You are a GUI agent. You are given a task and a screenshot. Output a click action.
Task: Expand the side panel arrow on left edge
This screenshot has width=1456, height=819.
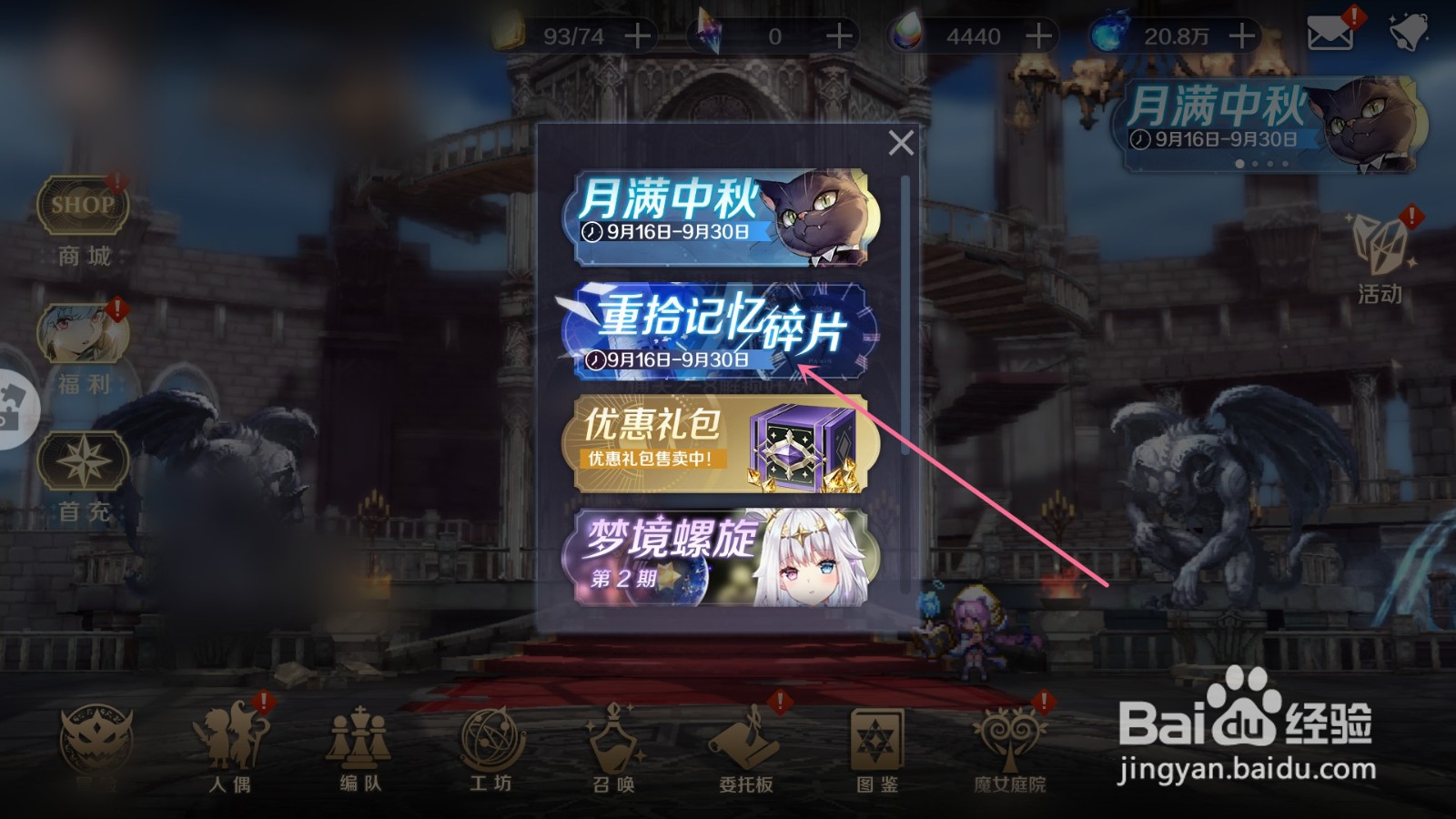(11, 400)
